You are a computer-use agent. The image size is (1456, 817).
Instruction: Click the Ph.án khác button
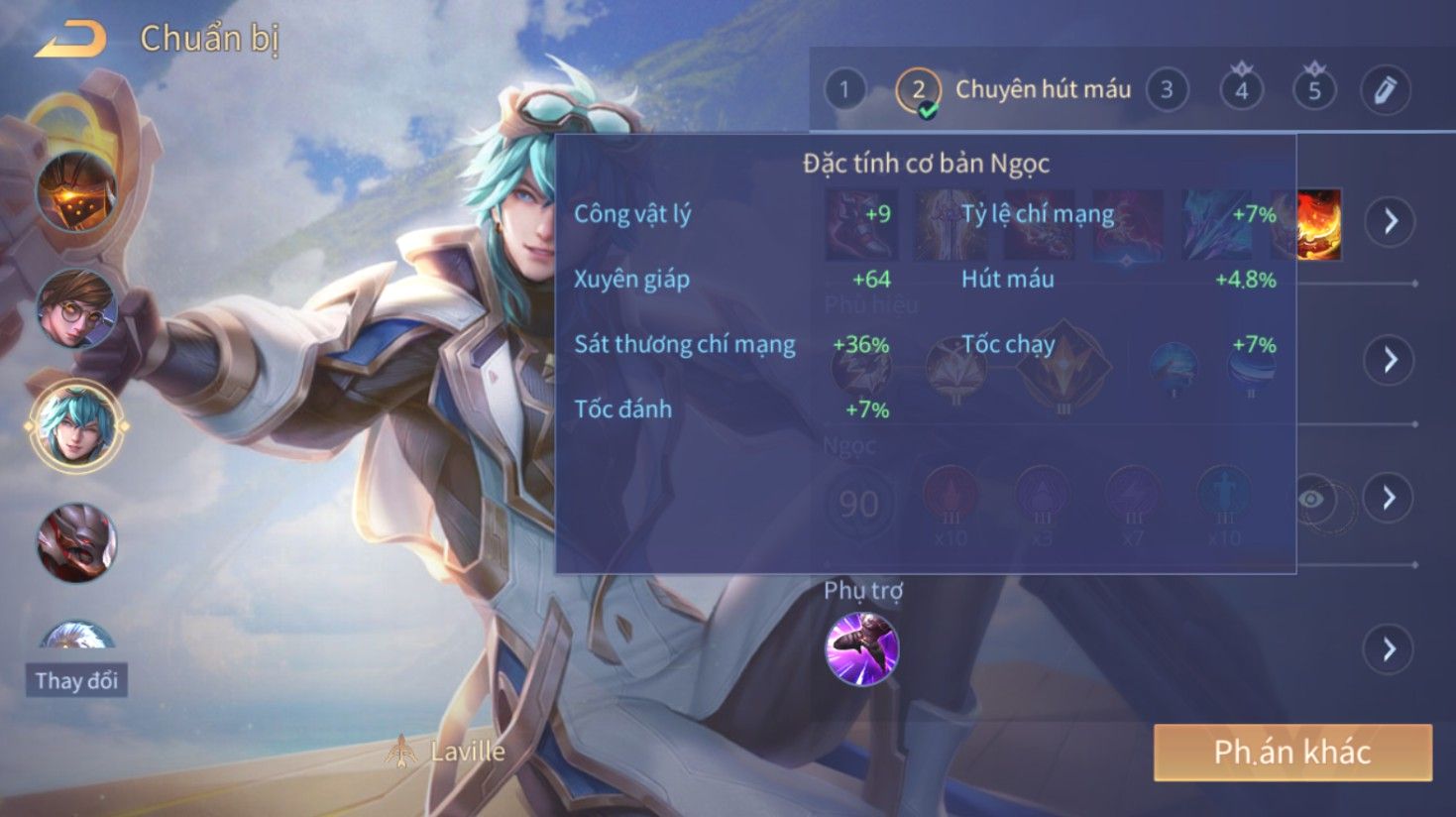[1292, 753]
